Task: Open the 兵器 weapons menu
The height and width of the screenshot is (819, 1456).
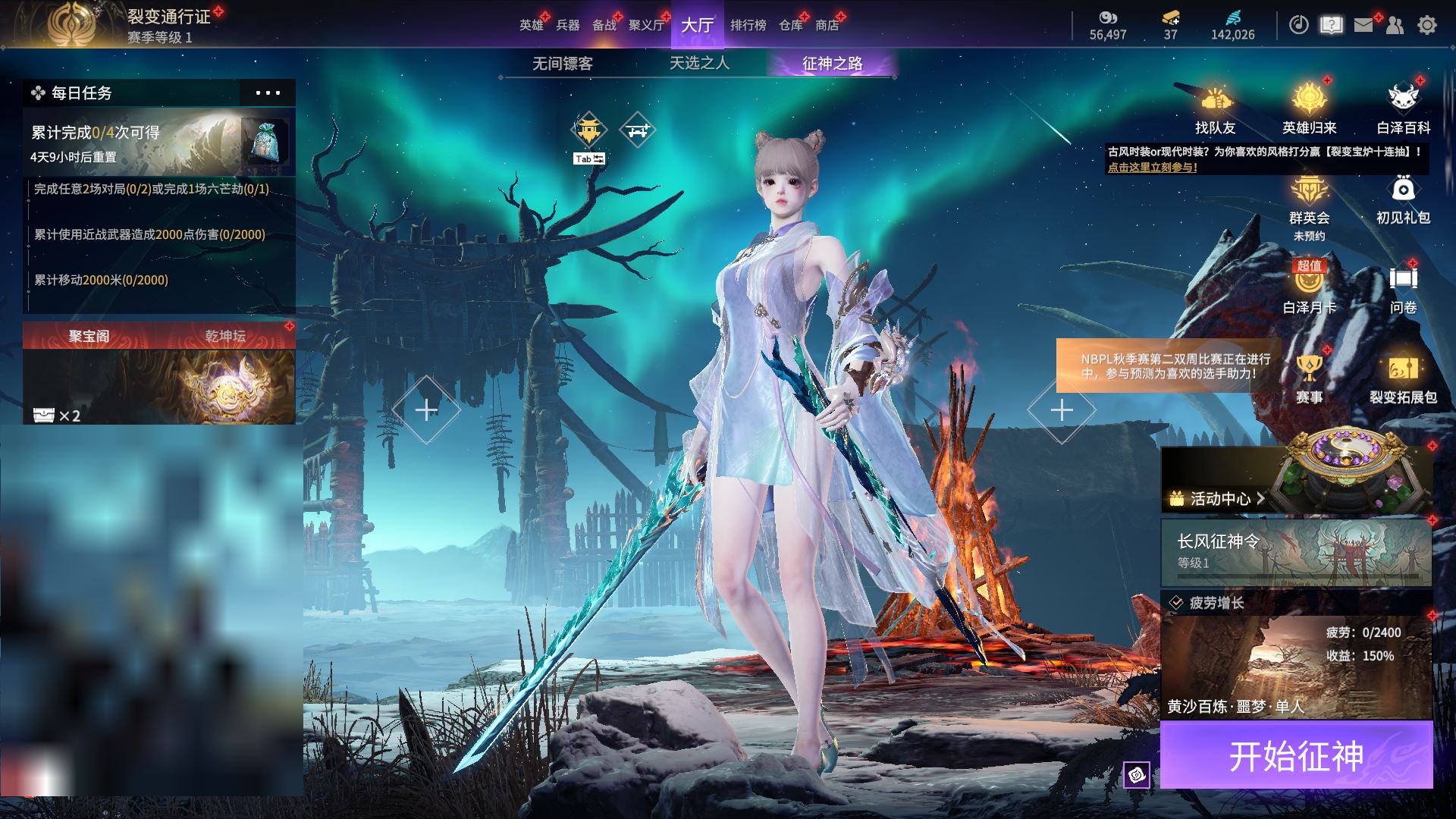Action: click(x=567, y=25)
